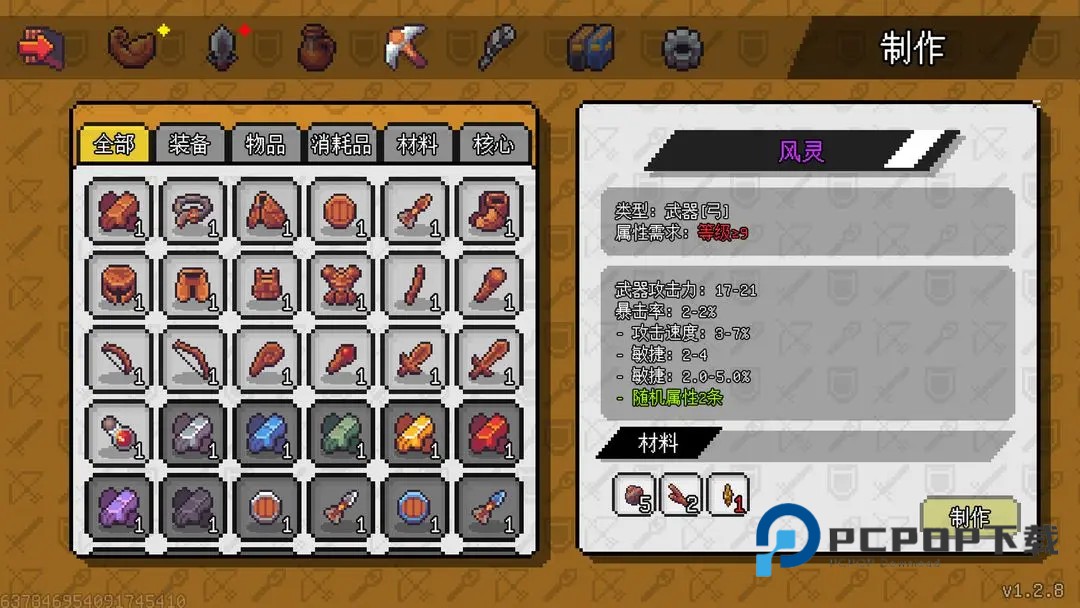1080x608 pixels.
Task: Switch to the 全部 tab
Action: [113, 144]
